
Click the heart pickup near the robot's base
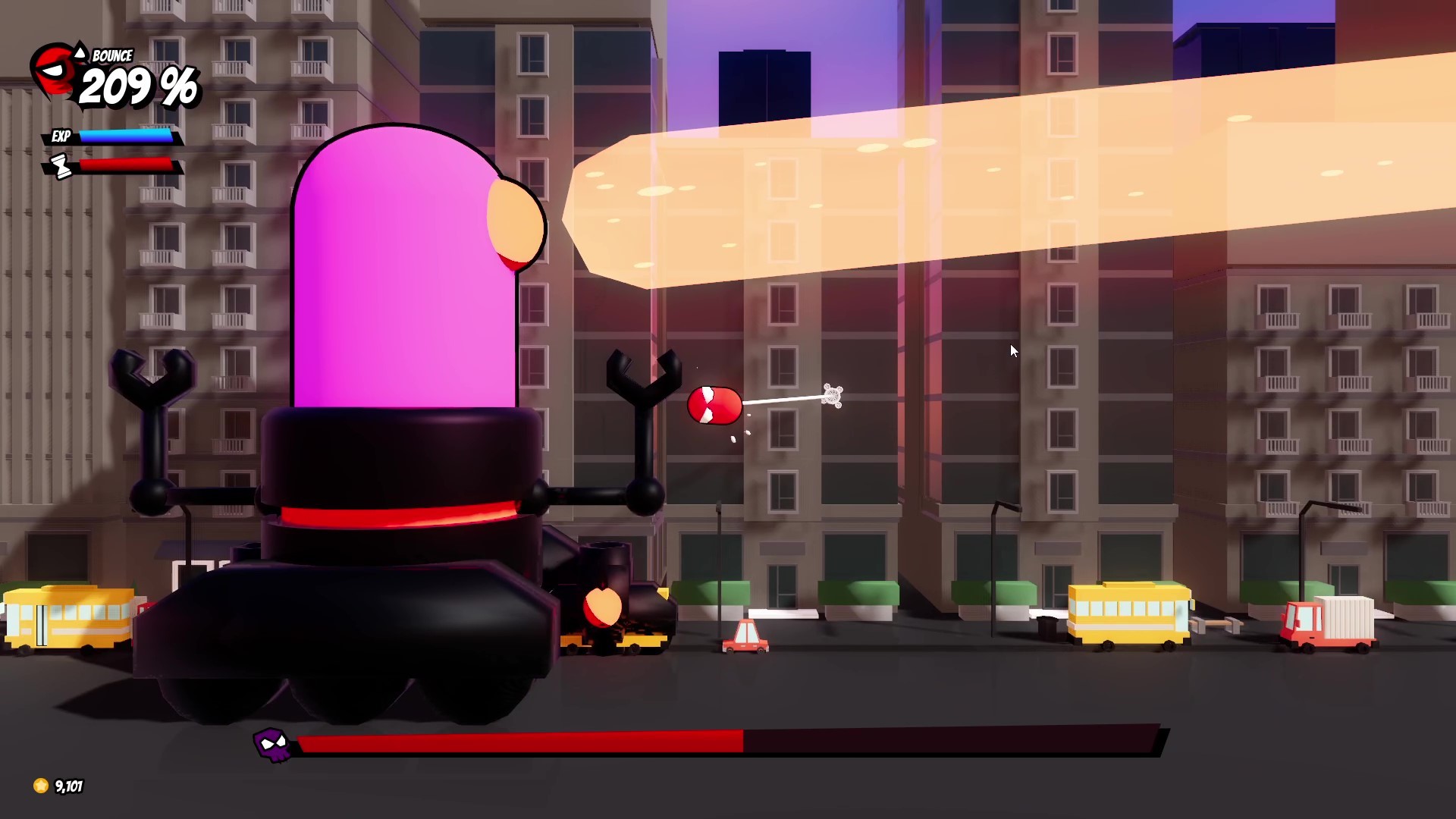coord(603,607)
